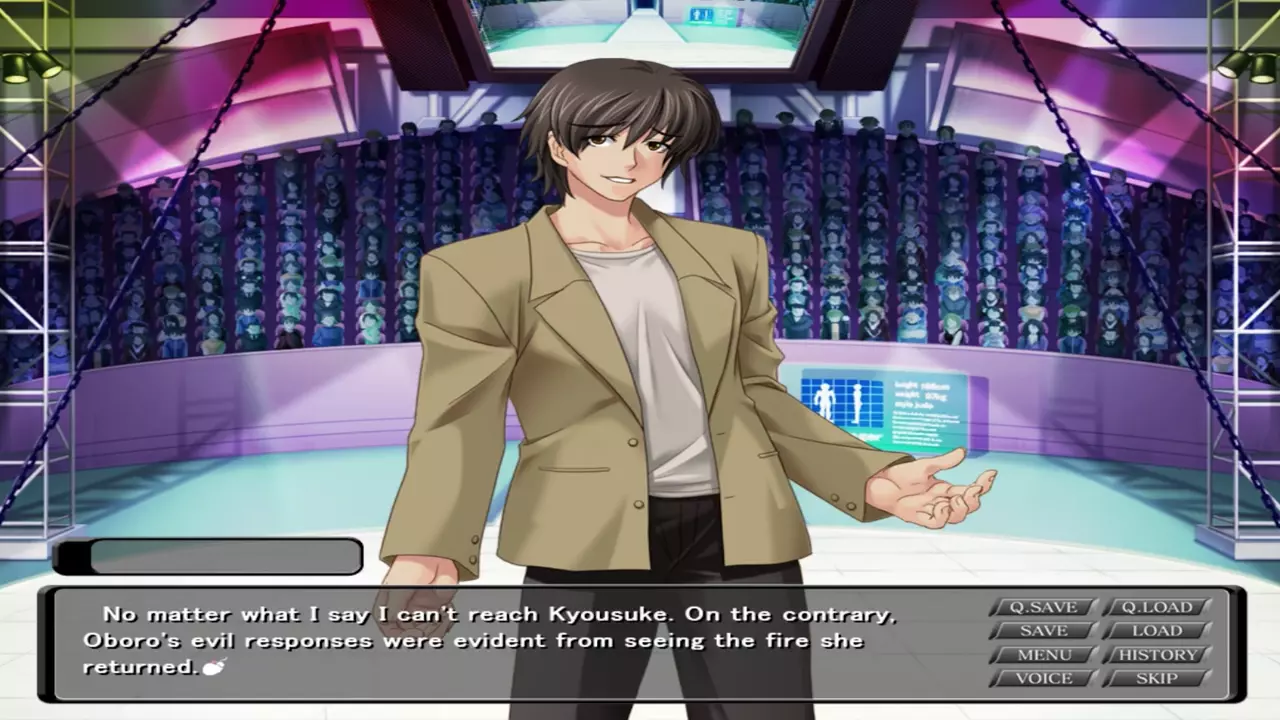Open the LOAD screen
This screenshot has width=1280, height=720.
point(1156,631)
